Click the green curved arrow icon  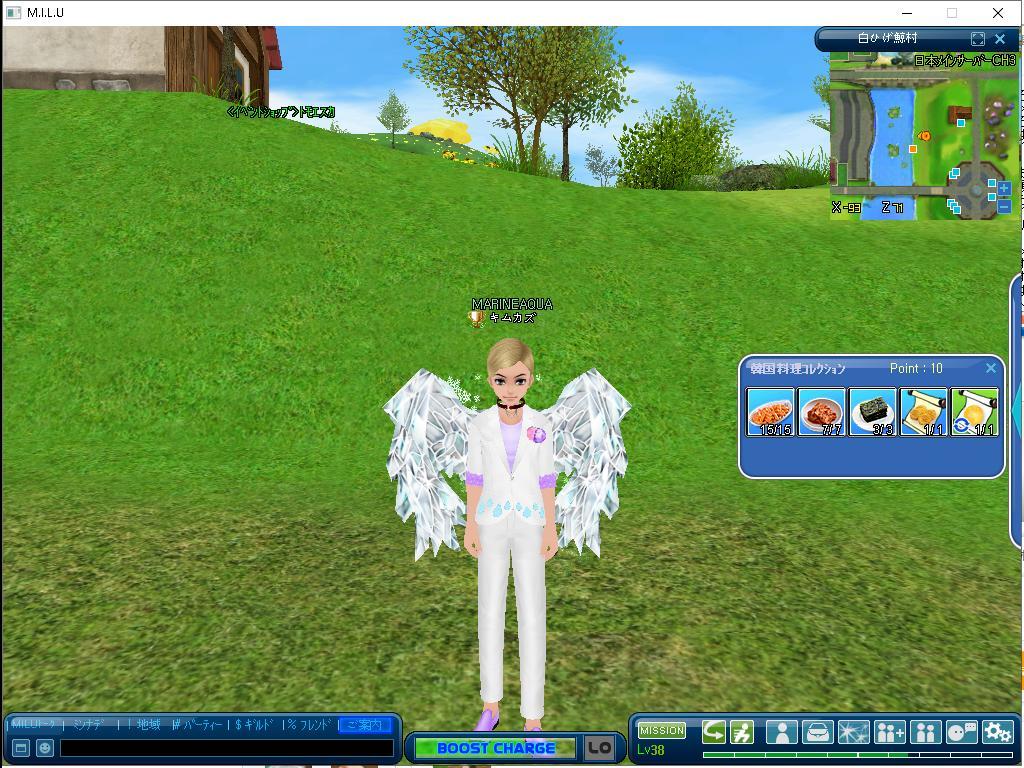click(x=714, y=732)
